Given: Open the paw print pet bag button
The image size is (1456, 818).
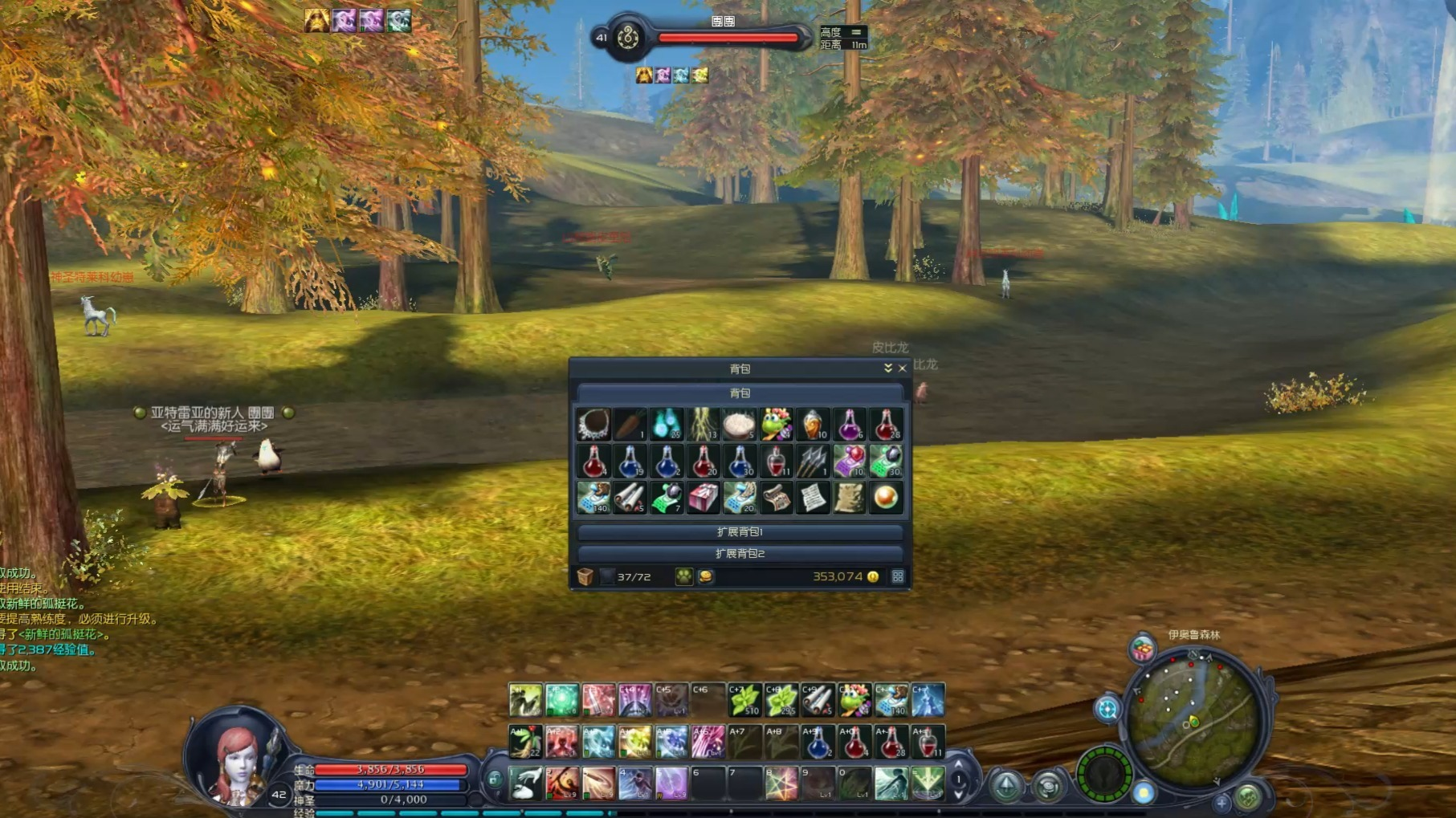Looking at the screenshot, I should click(x=683, y=577).
